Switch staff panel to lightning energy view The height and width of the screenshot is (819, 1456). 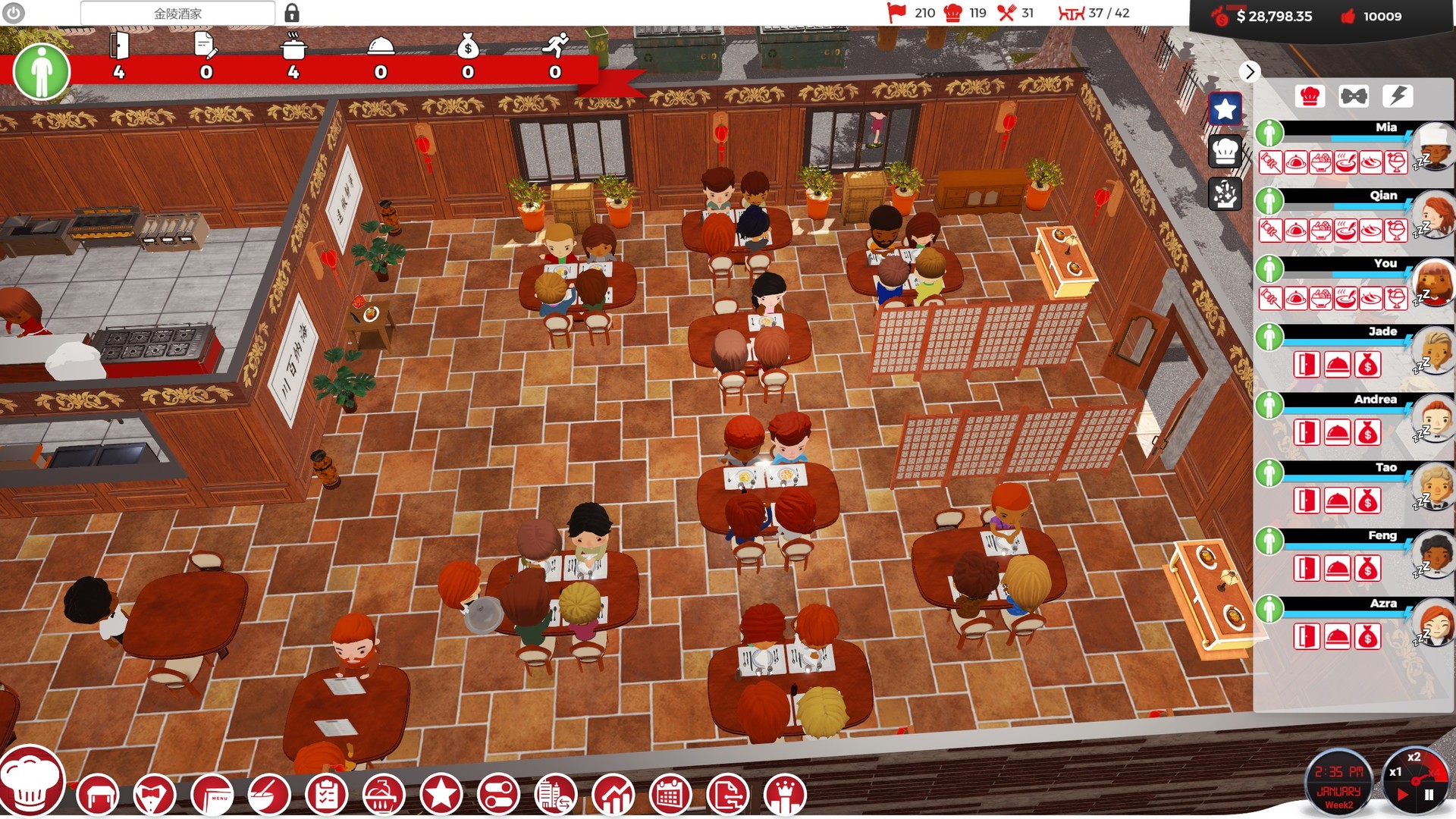click(1398, 95)
